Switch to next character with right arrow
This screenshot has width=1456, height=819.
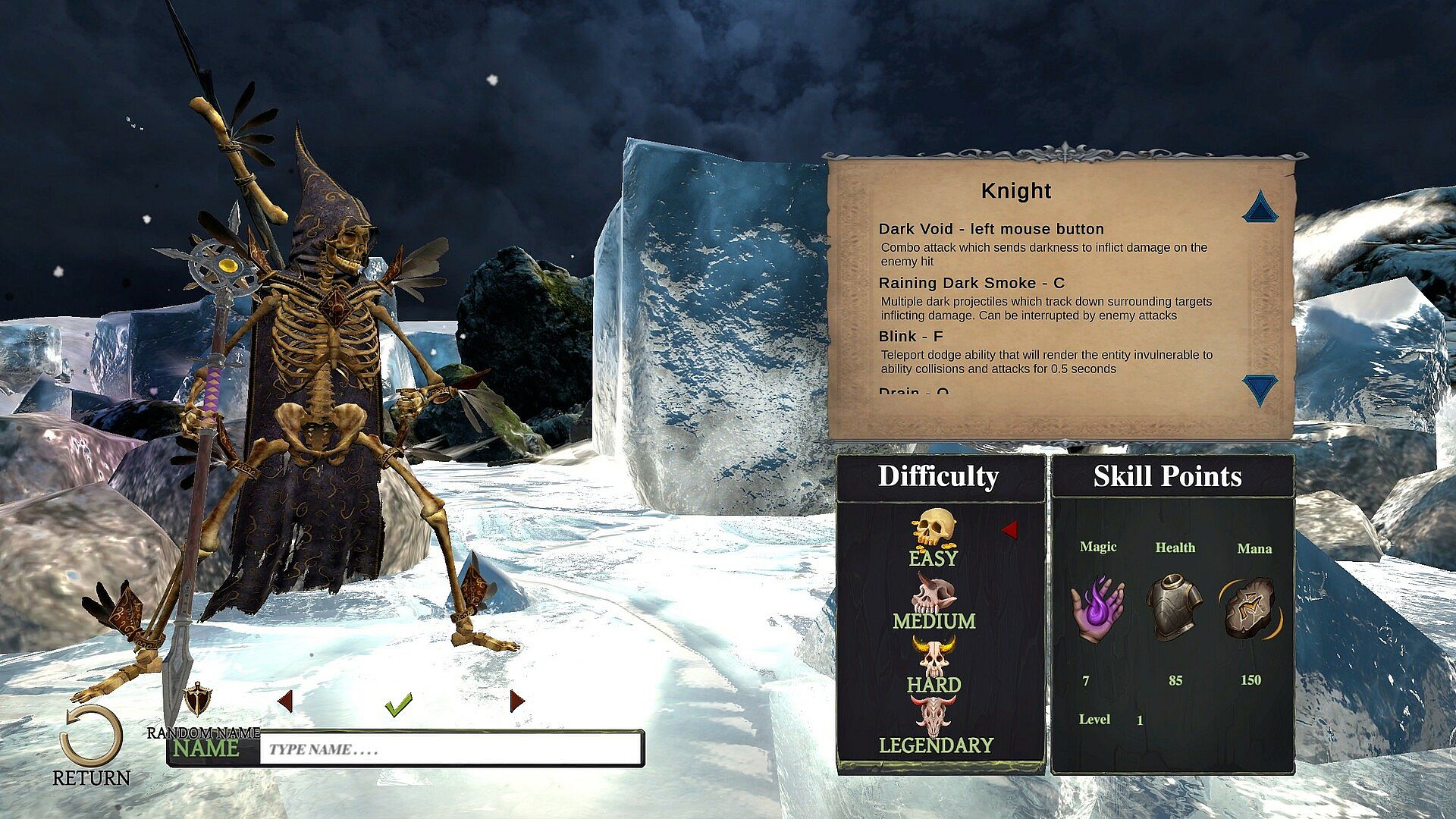pos(517,701)
